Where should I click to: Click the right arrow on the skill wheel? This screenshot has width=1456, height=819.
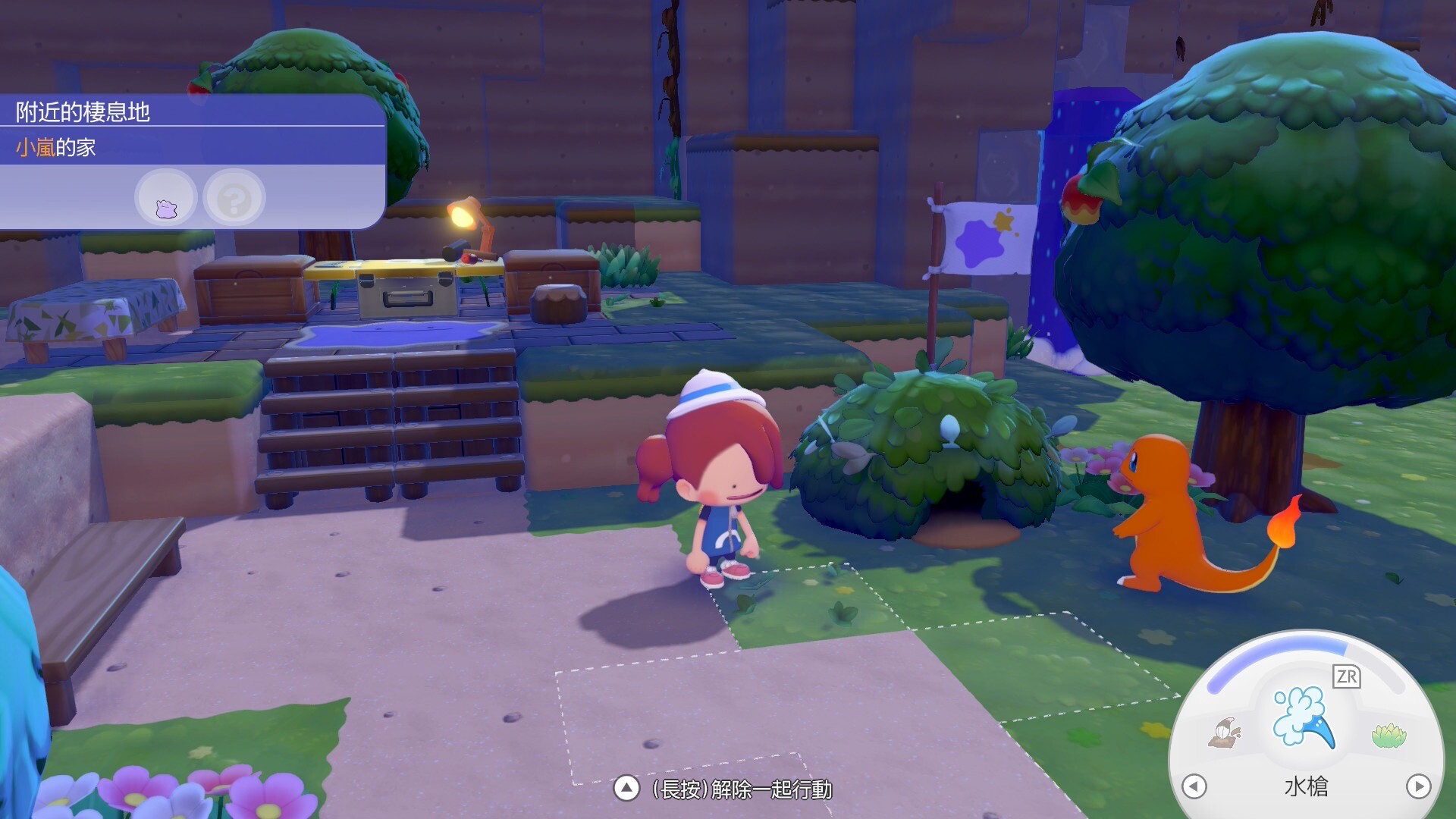(1418, 786)
